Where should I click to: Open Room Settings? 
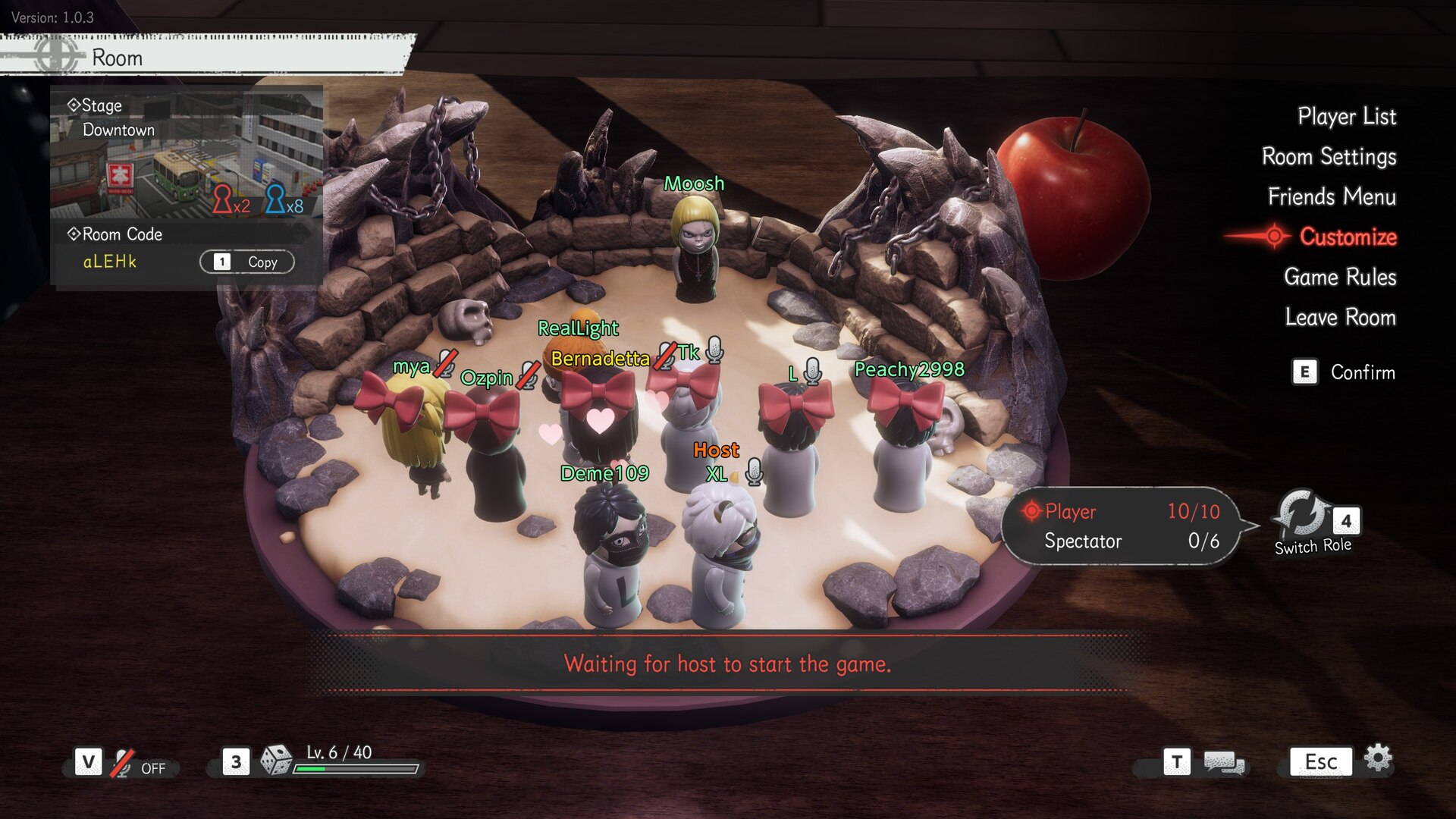tap(1329, 157)
